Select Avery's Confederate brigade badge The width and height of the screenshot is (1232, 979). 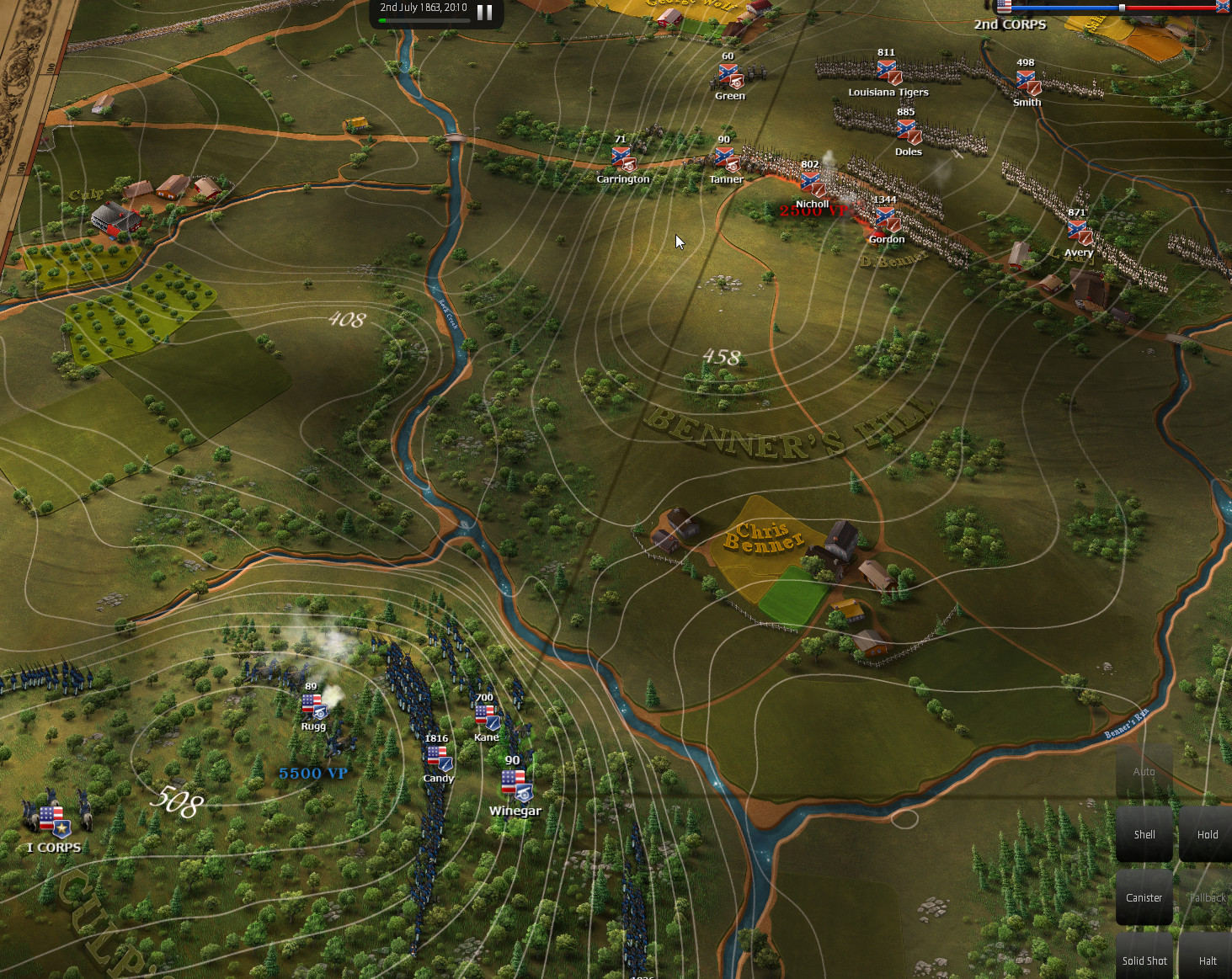tap(1078, 232)
